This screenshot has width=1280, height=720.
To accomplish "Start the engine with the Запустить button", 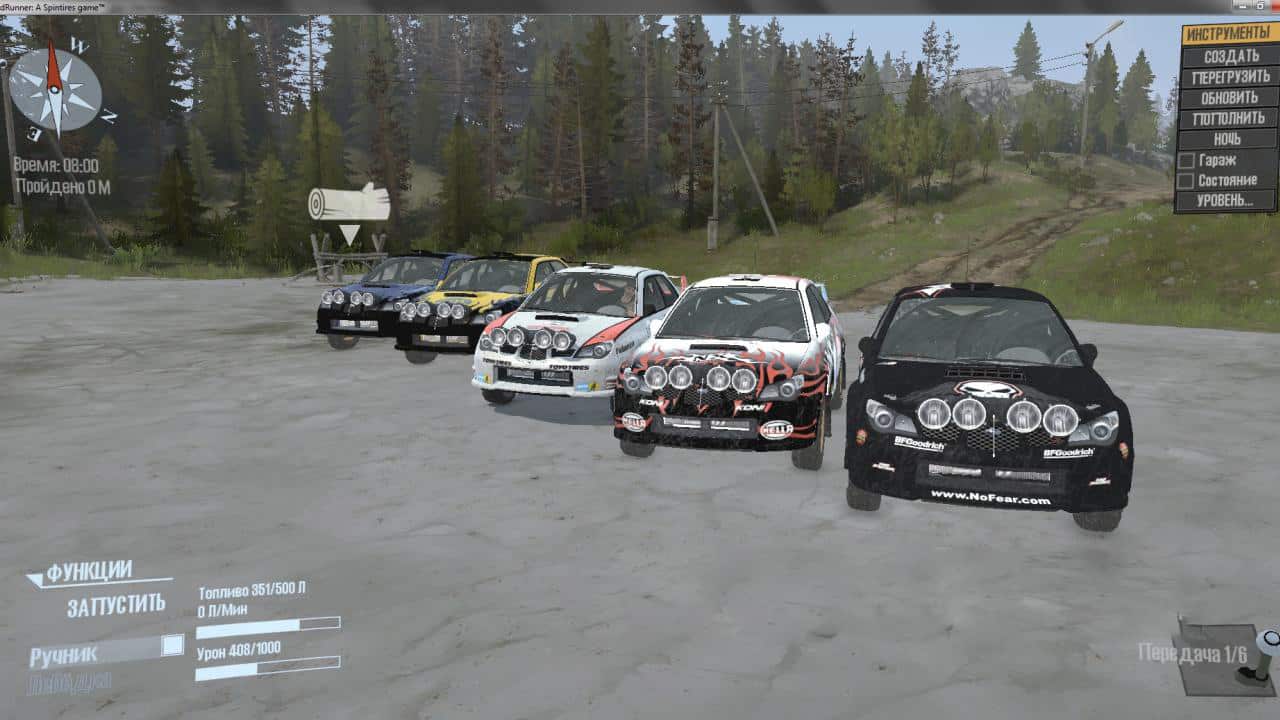I will 116,605.
